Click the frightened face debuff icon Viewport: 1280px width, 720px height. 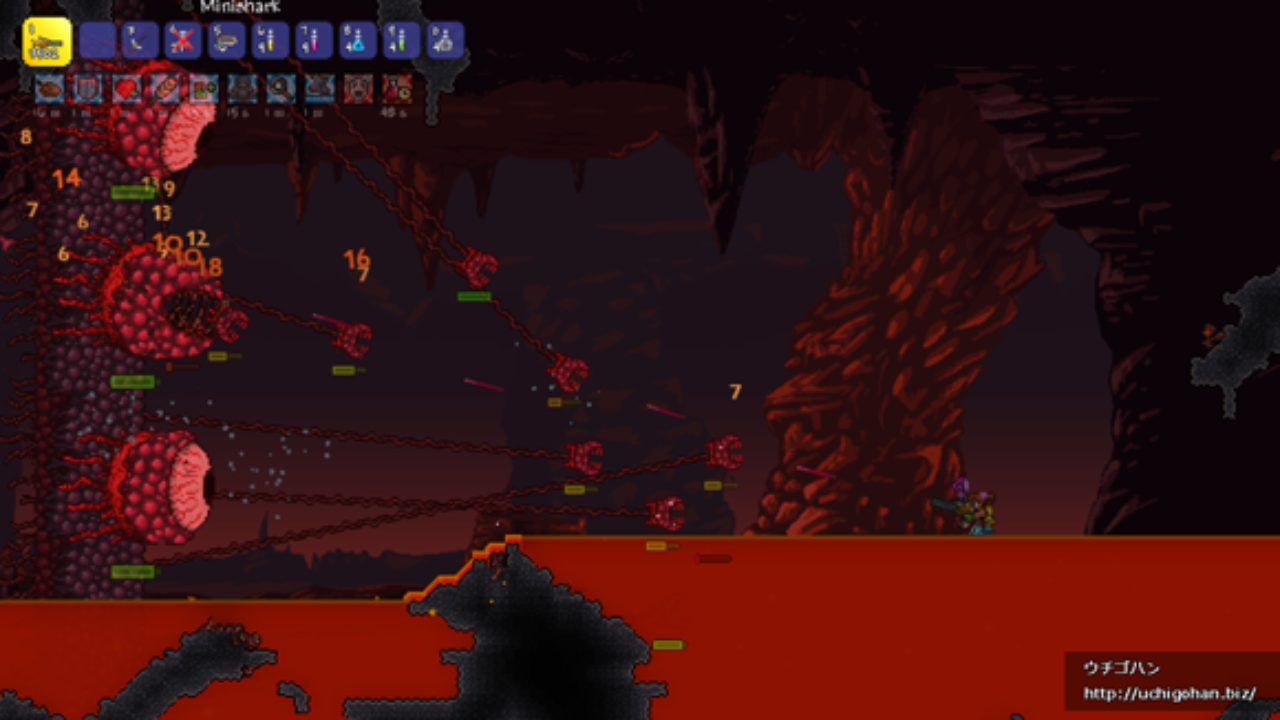(358, 89)
